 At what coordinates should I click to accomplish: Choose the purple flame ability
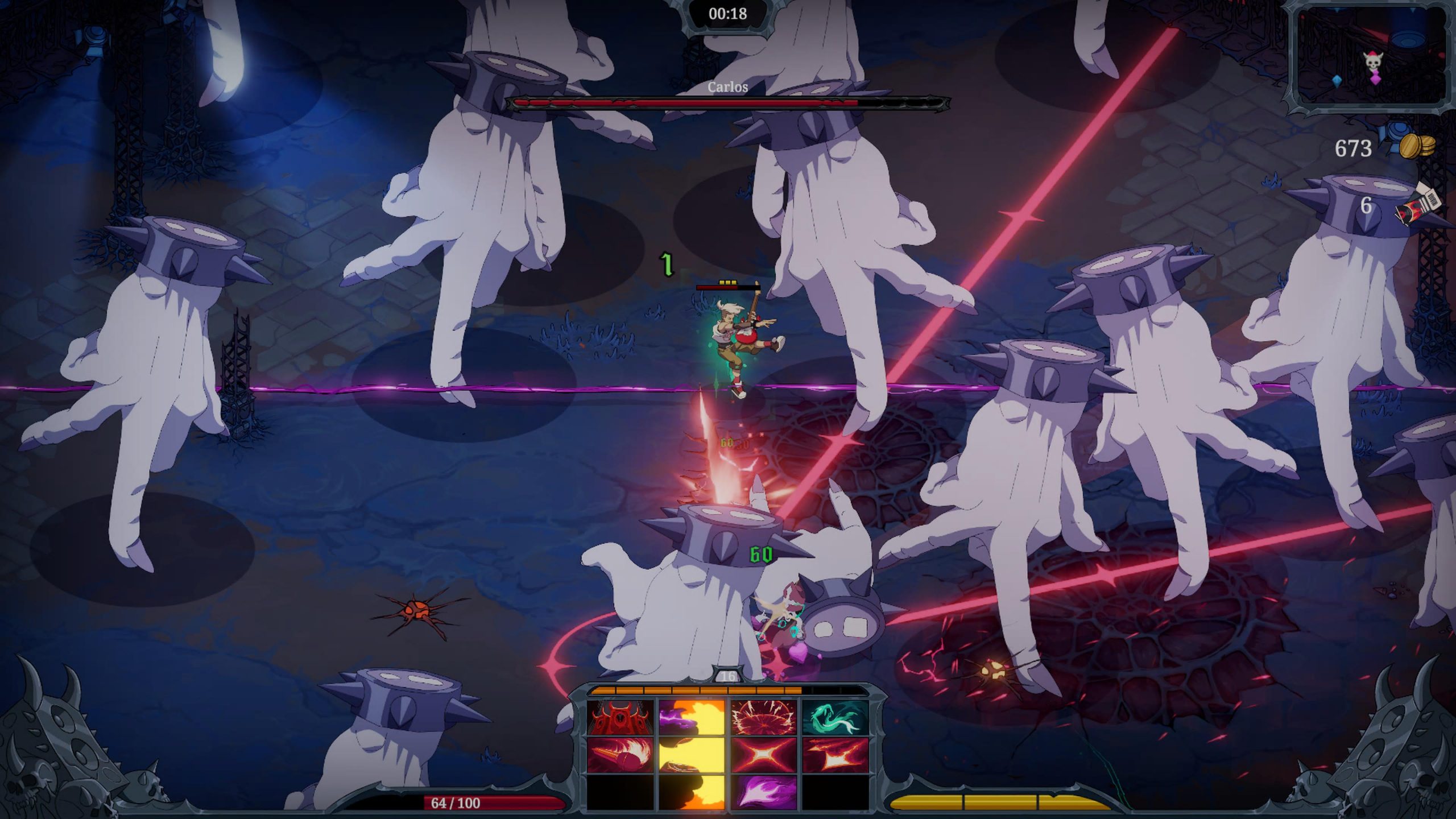tap(763, 791)
